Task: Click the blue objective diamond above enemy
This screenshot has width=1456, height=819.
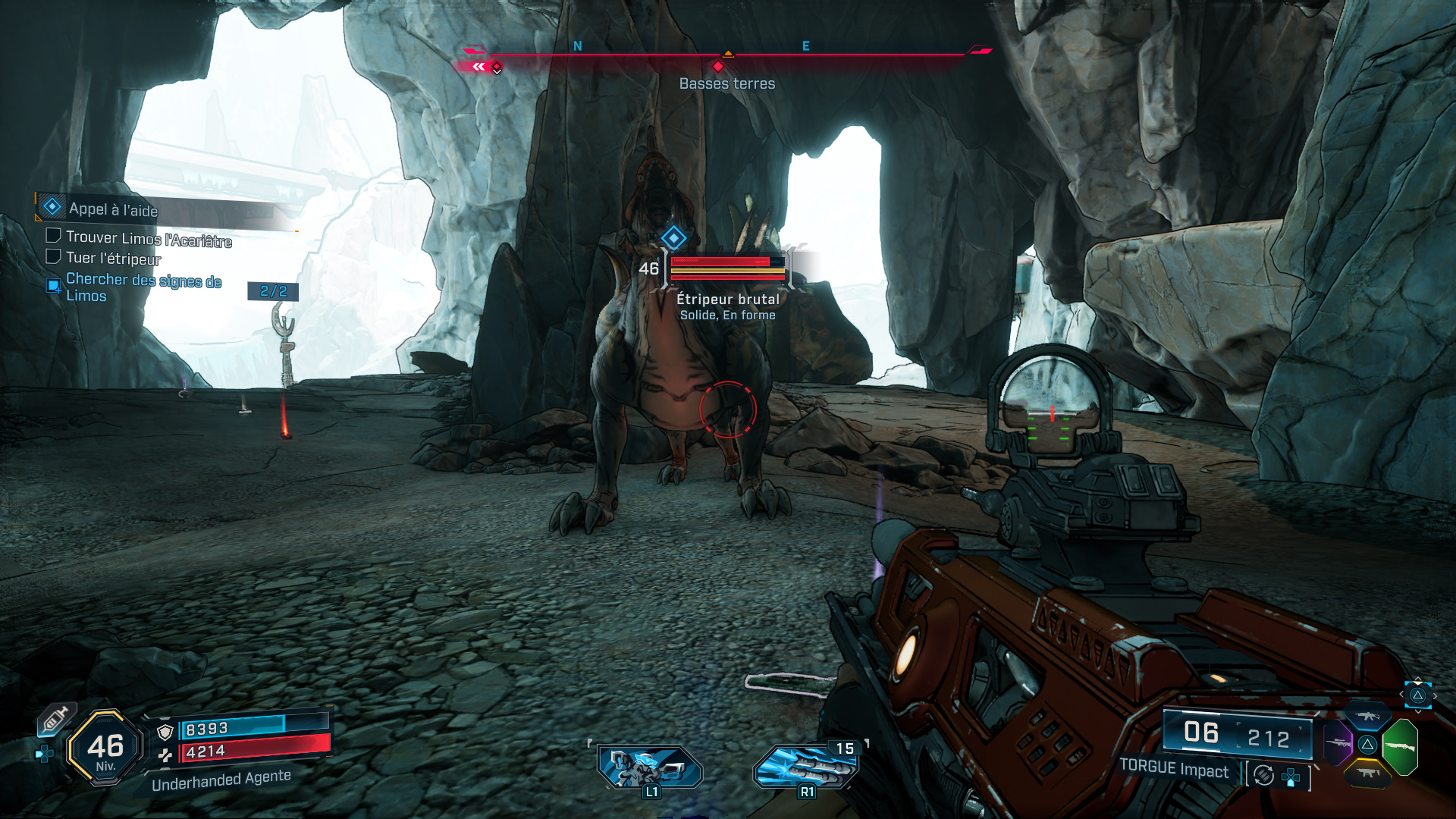Action: click(673, 238)
